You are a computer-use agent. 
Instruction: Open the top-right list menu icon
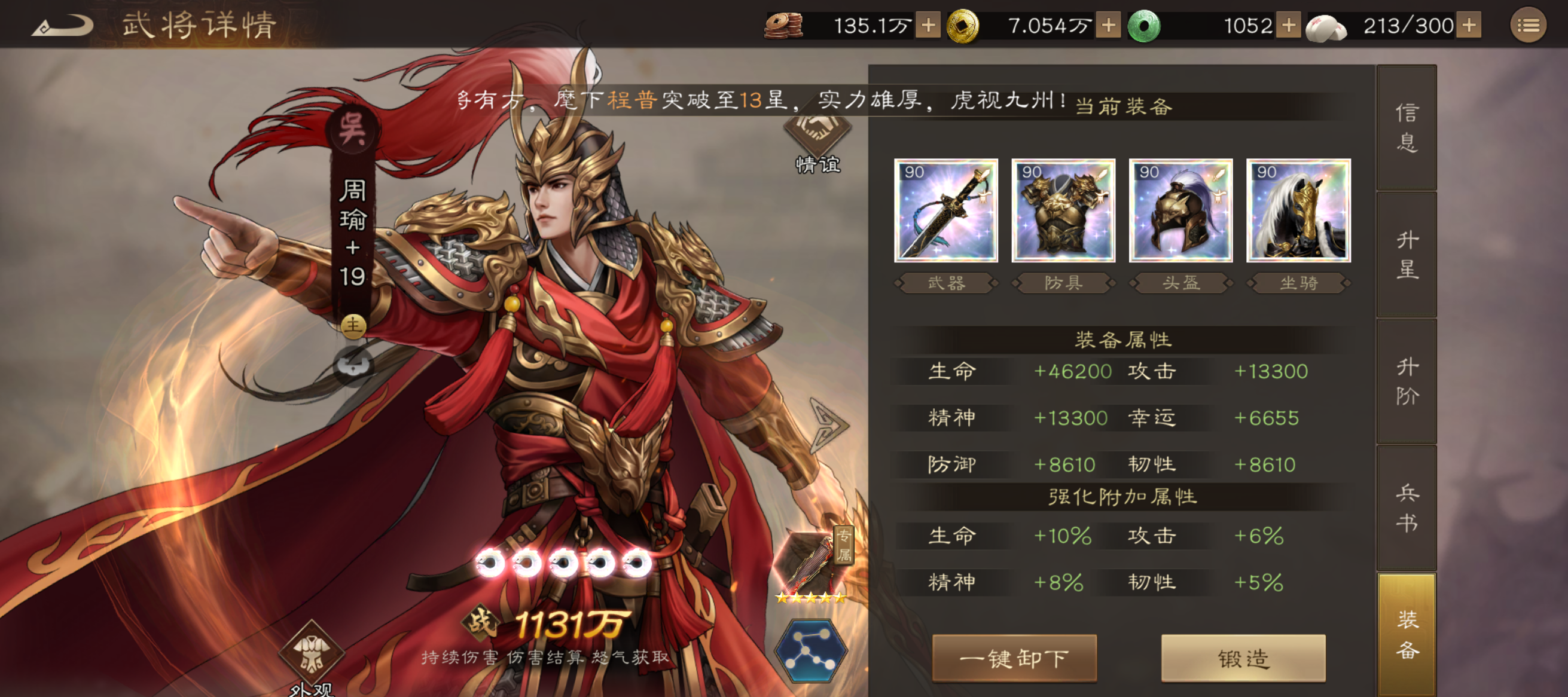tap(1530, 25)
